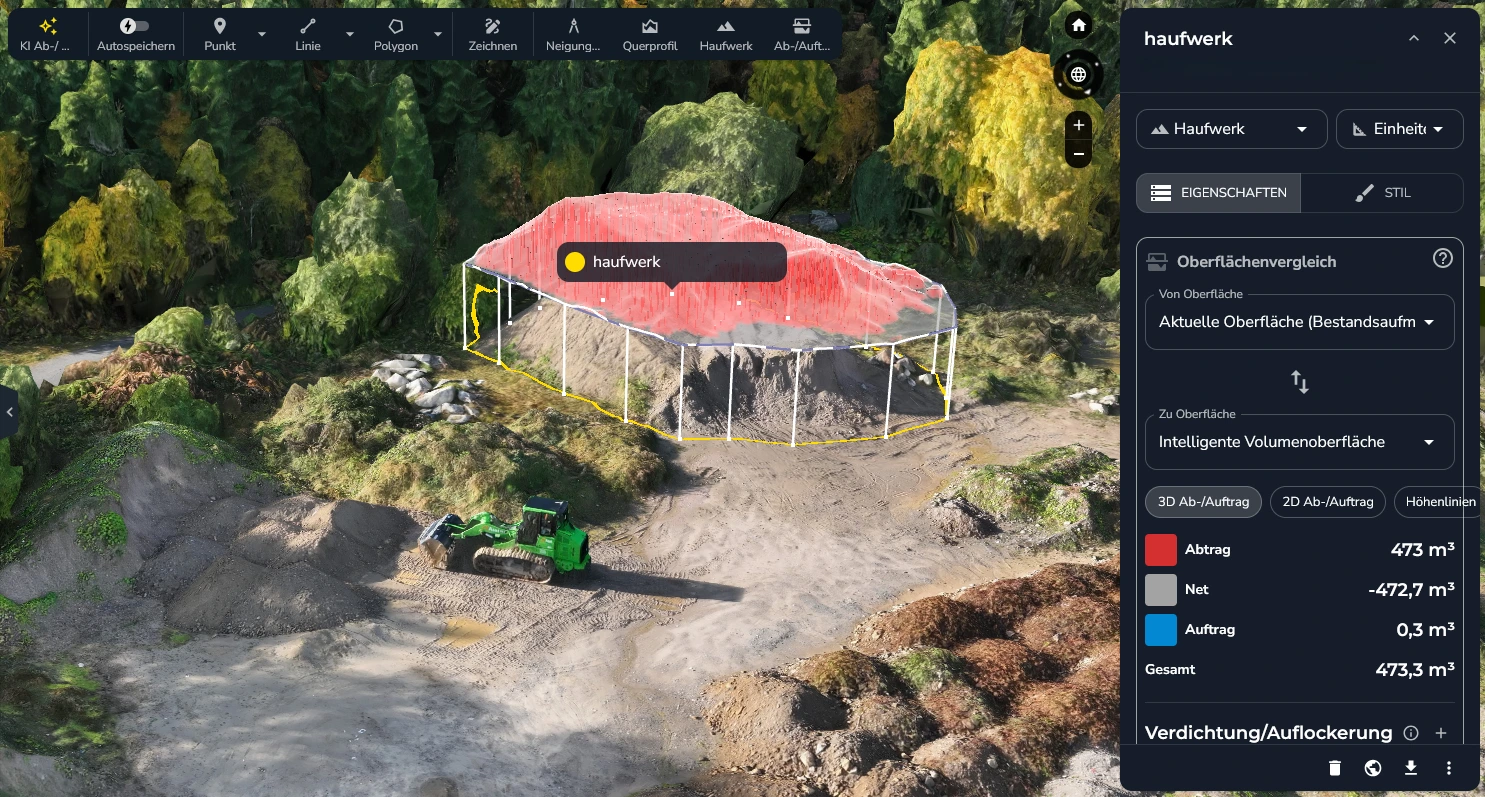Click the home view button
Image resolution: width=1485 pixels, height=797 pixels.
(1078, 26)
